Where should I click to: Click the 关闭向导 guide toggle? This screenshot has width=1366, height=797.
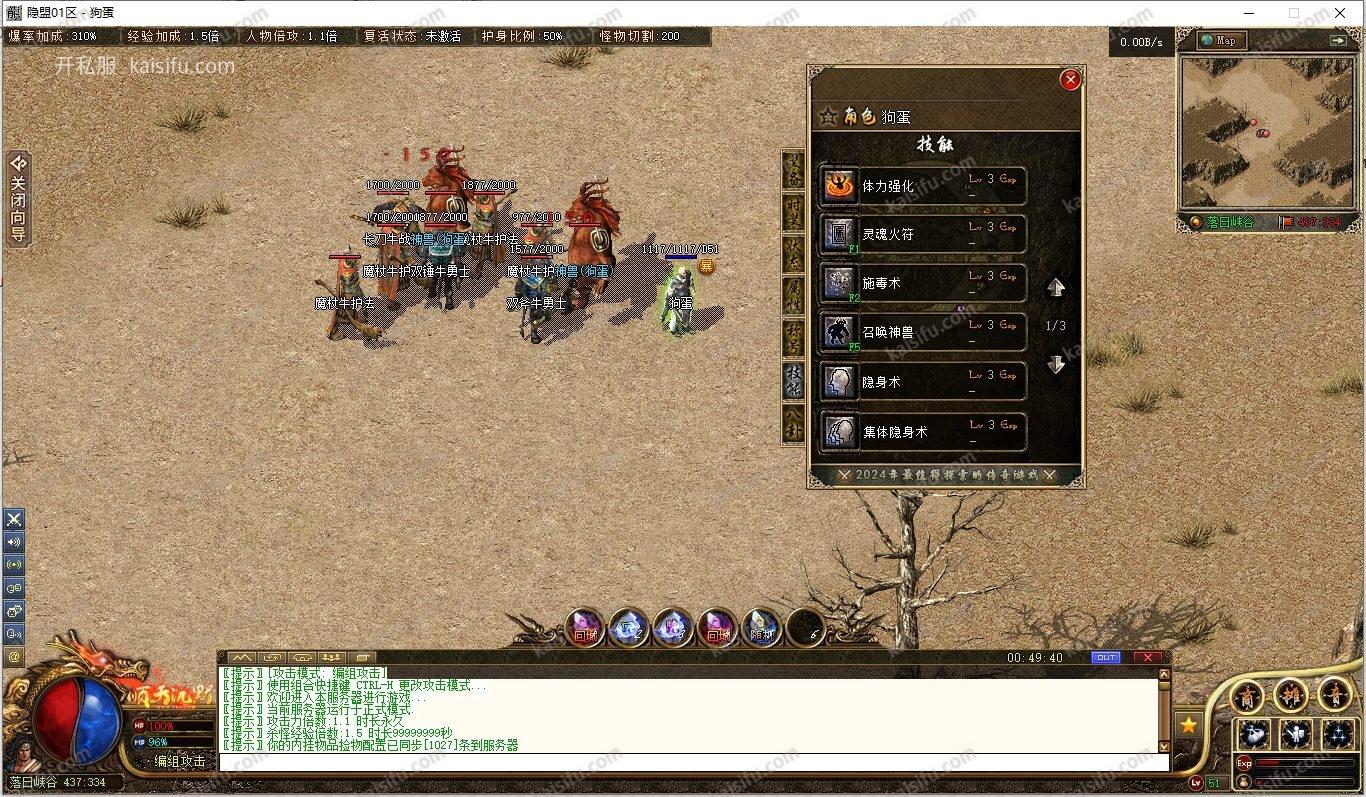(x=18, y=199)
